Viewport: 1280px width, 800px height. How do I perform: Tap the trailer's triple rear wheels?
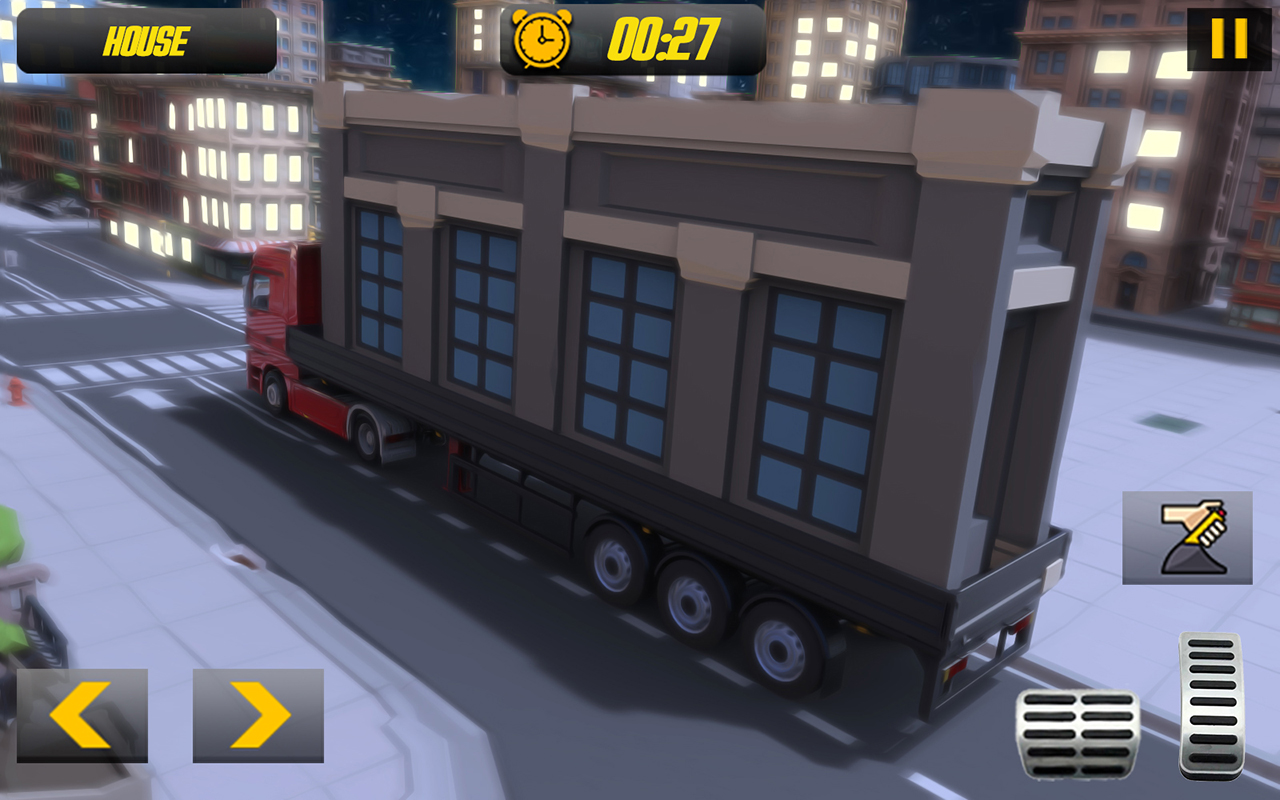[690, 600]
